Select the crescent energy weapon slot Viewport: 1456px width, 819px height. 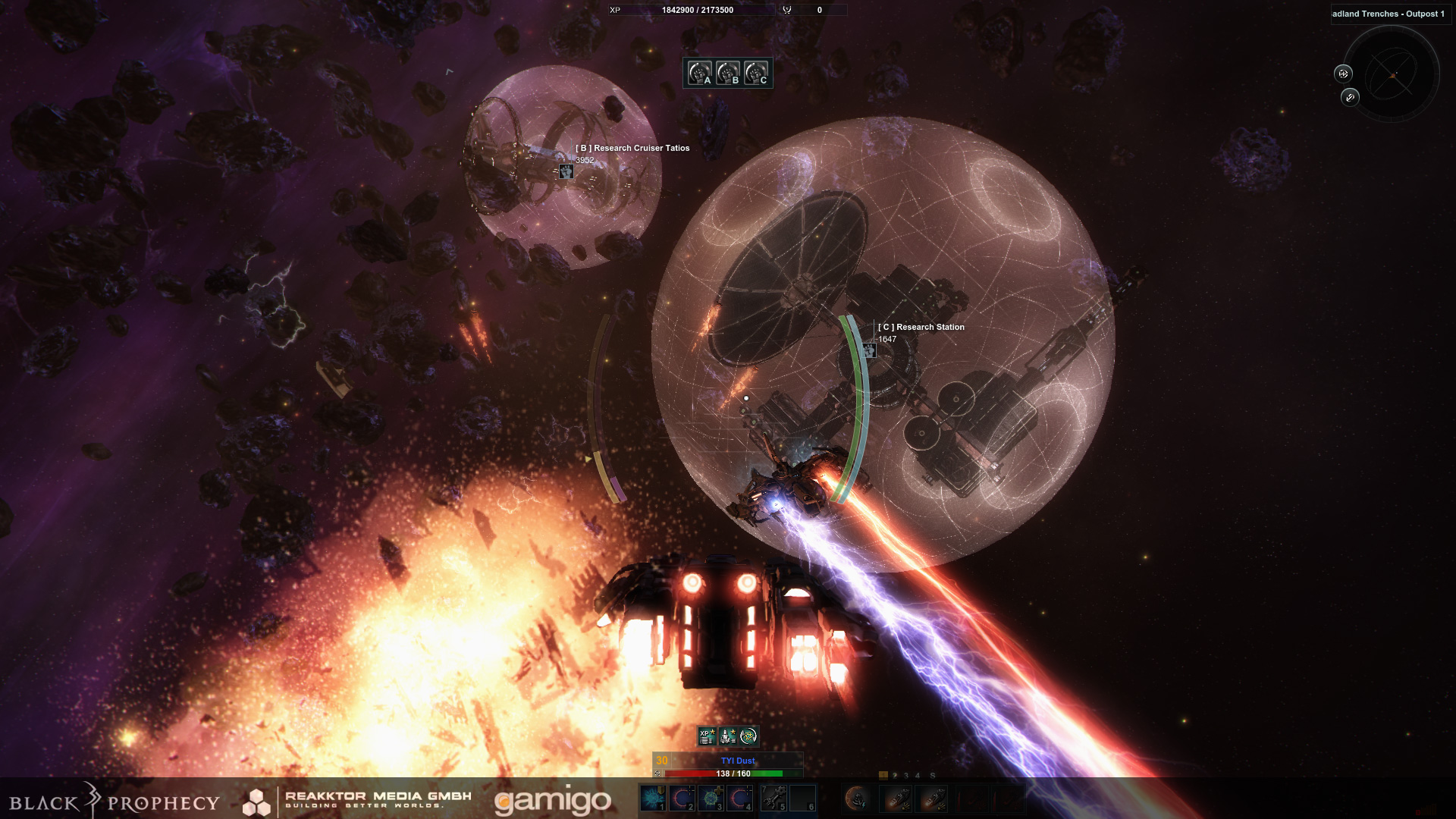(857, 798)
